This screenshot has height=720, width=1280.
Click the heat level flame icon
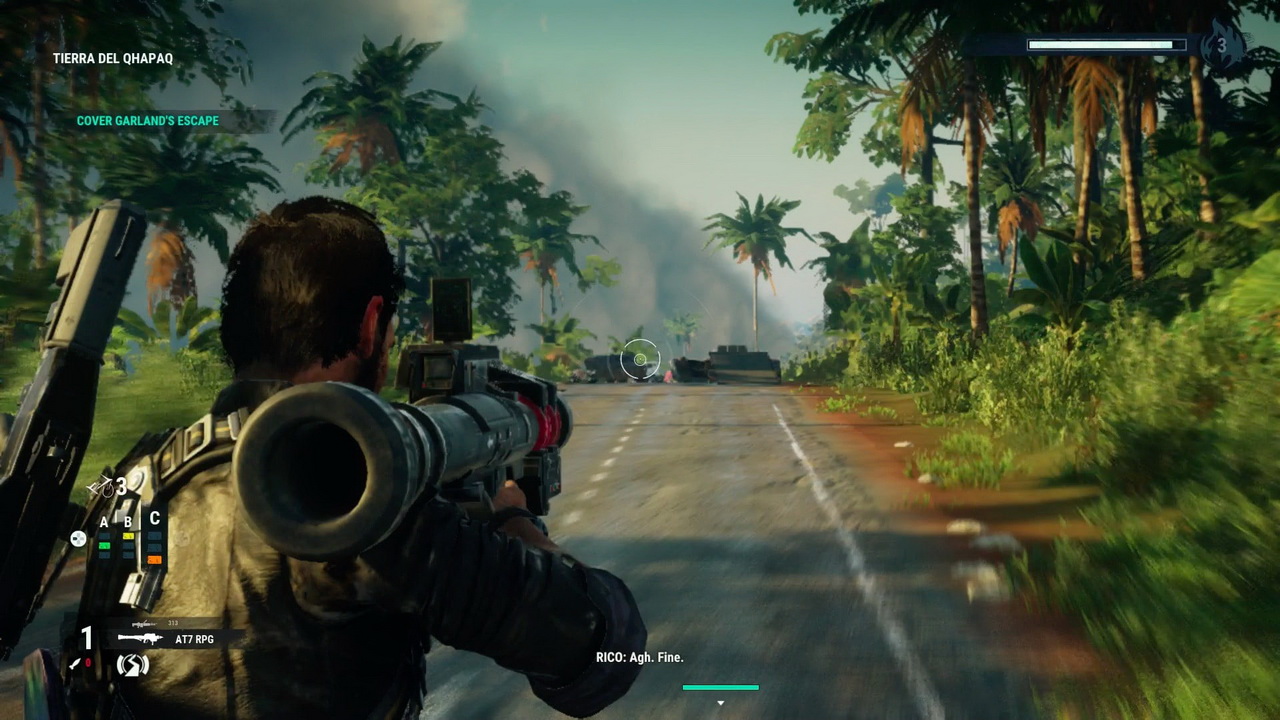coord(1221,46)
